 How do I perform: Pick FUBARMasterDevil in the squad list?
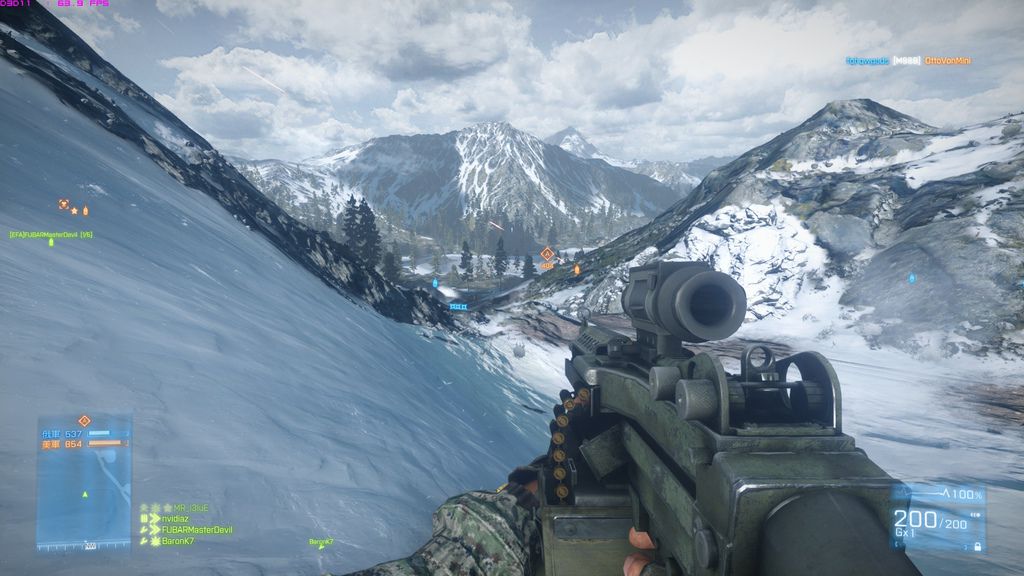196,530
